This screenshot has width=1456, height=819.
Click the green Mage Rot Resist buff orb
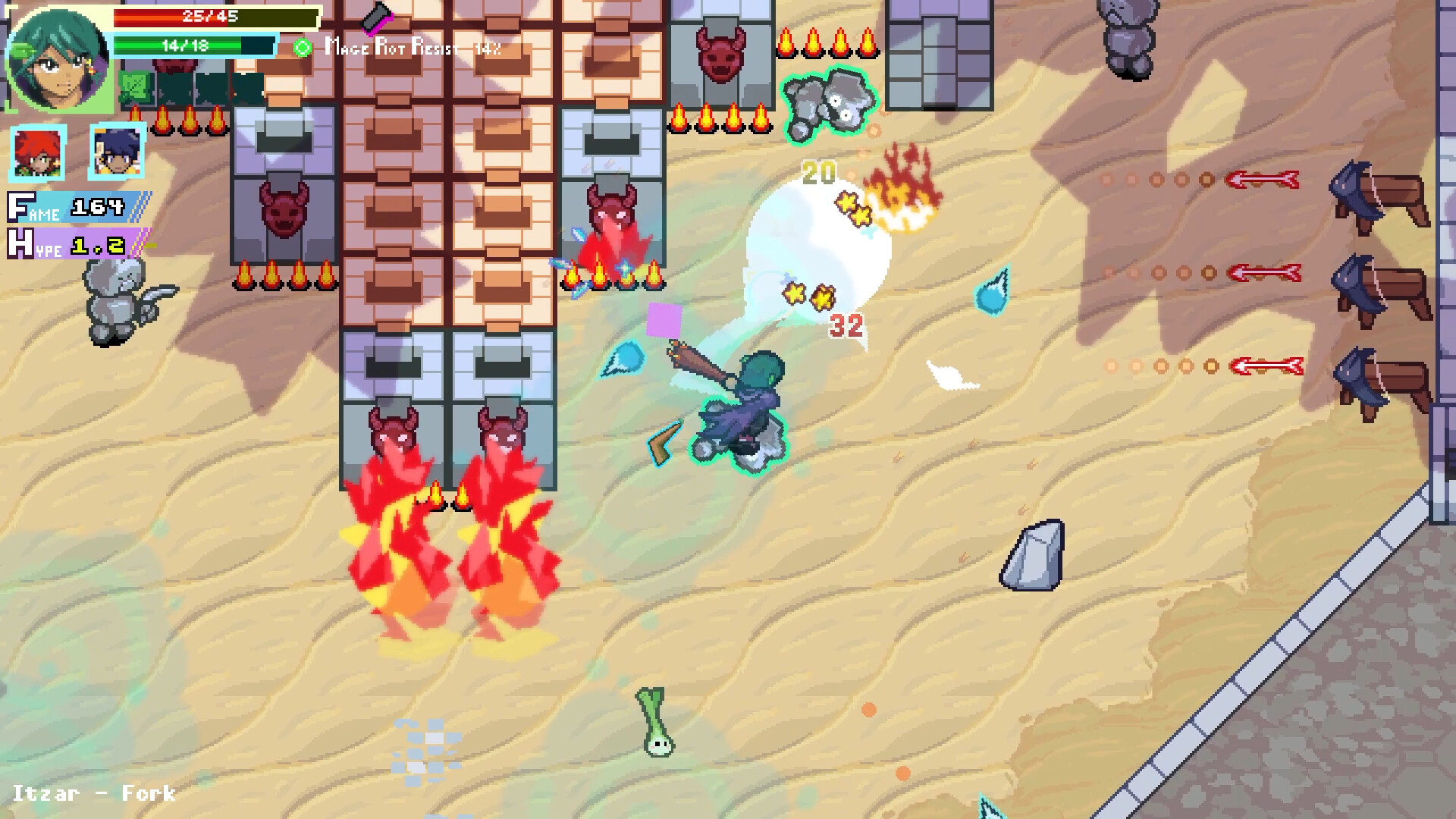click(303, 48)
